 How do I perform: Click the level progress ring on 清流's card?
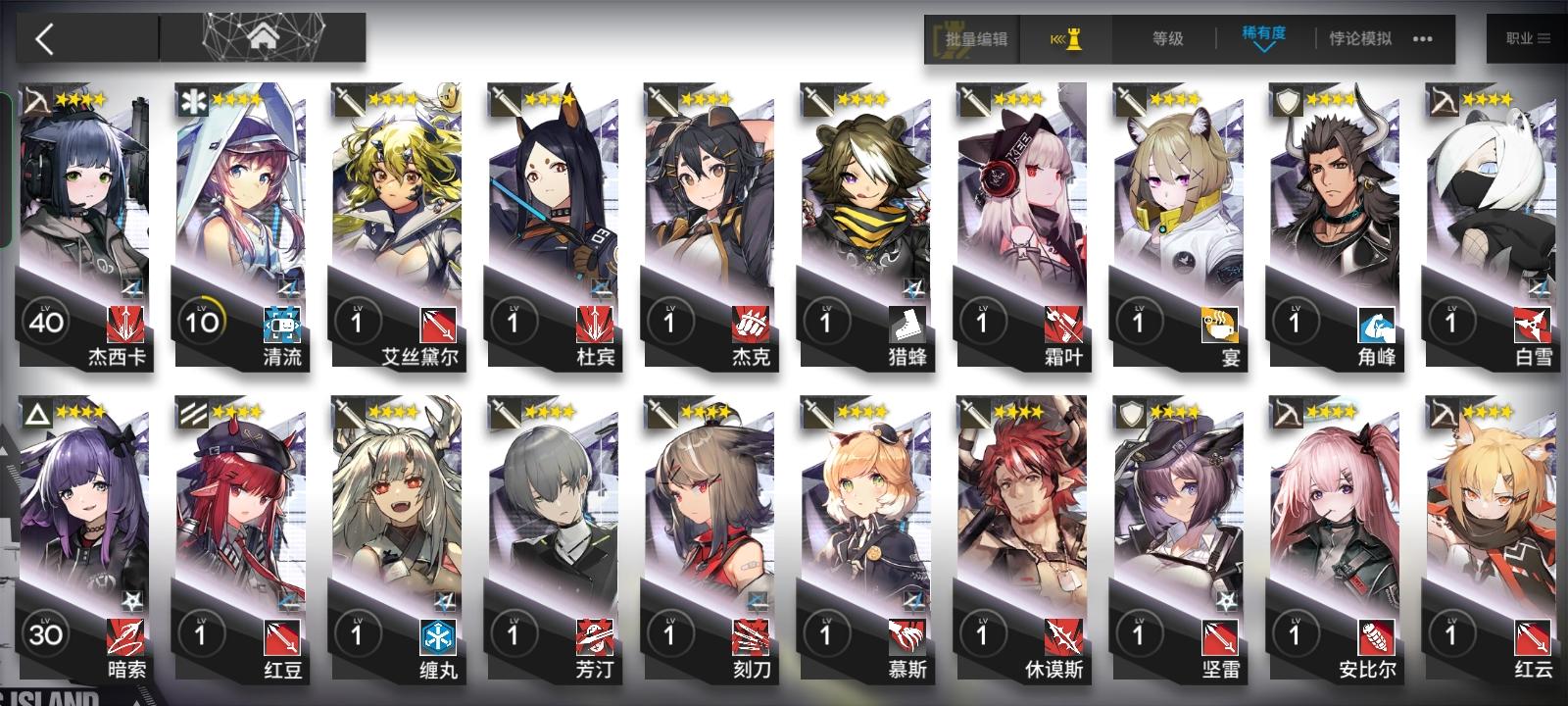click(x=204, y=319)
